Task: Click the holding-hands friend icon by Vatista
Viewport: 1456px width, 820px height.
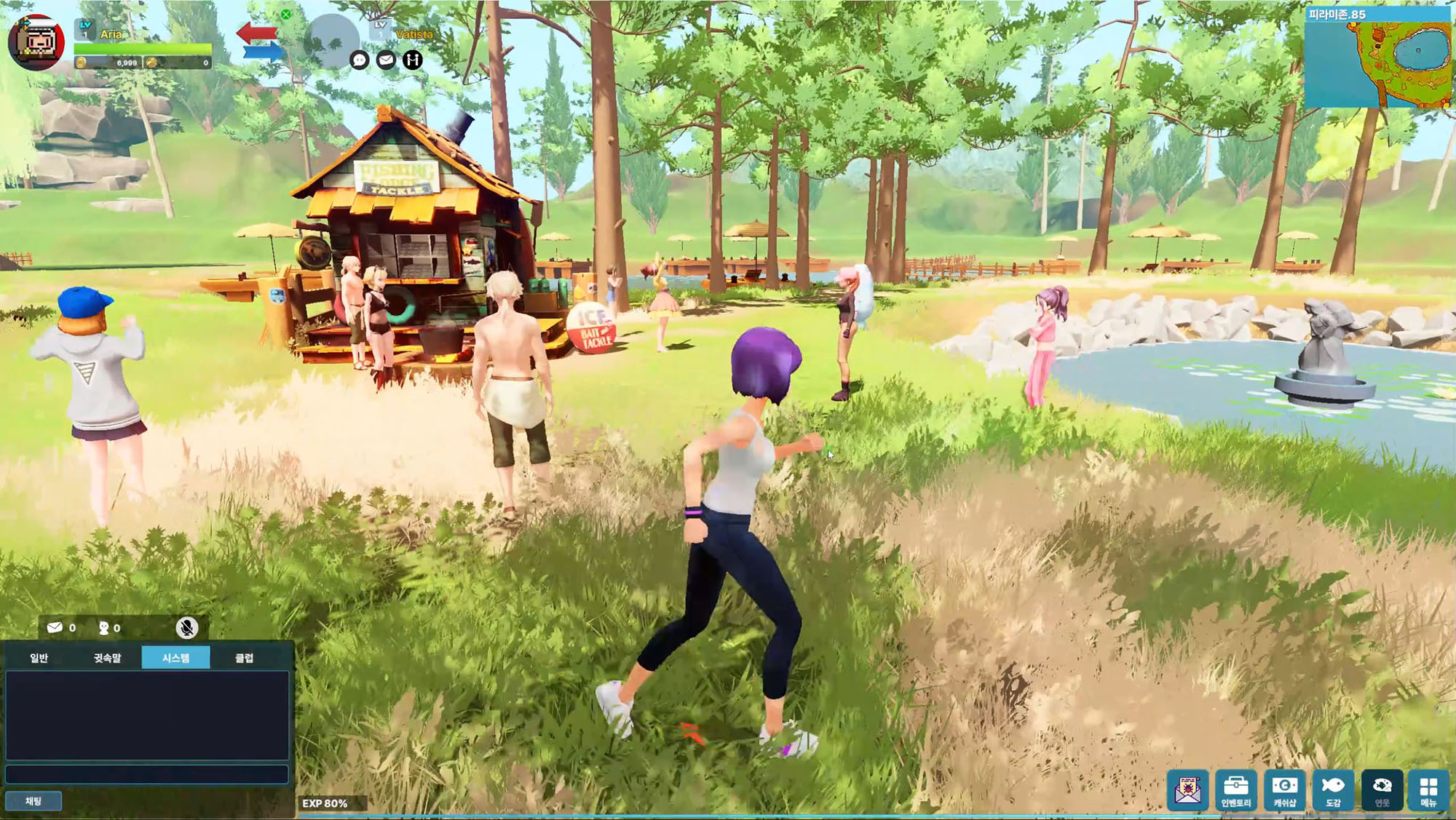Action: 413,60
